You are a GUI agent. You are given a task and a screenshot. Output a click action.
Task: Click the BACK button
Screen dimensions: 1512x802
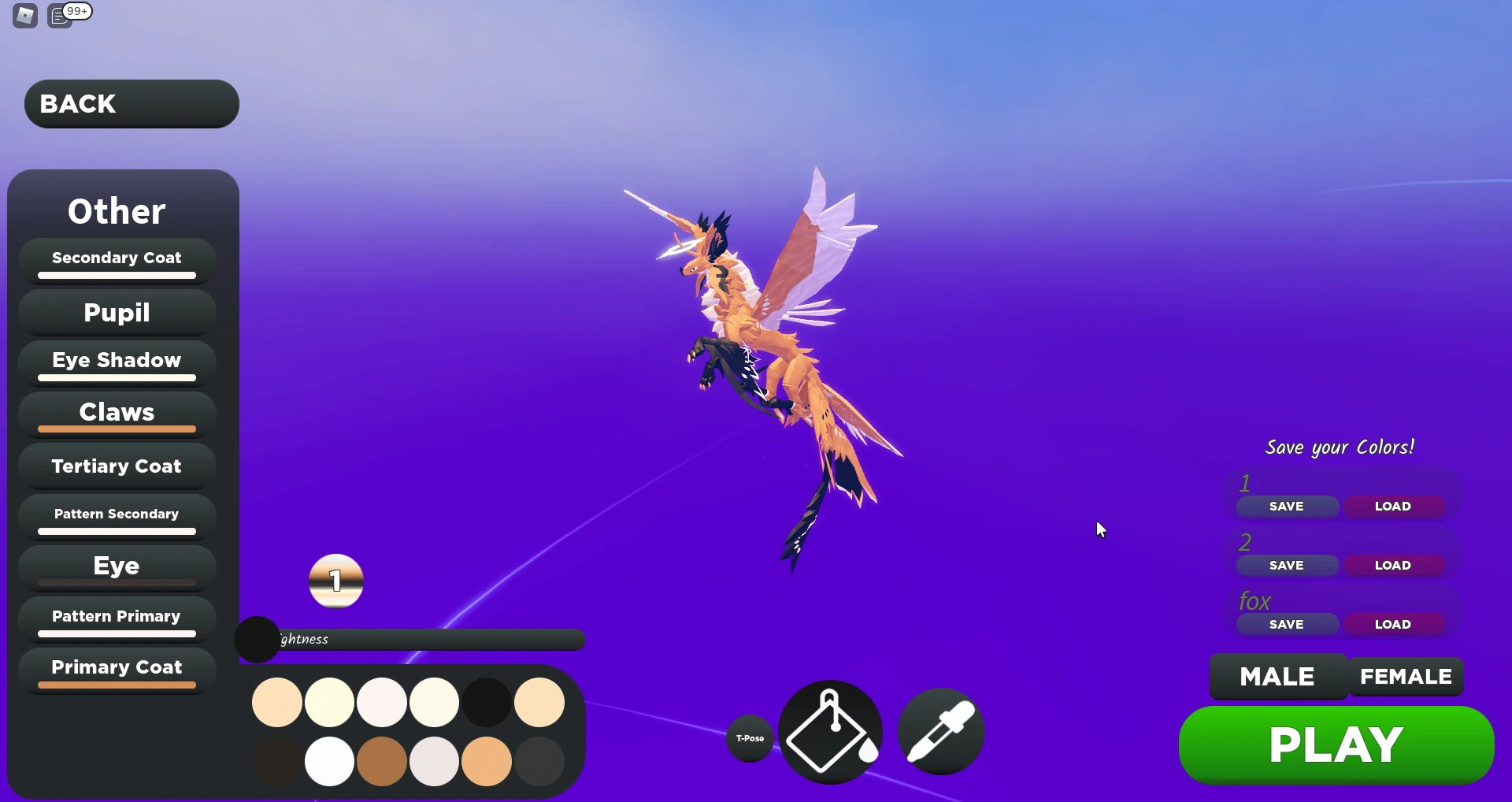[x=130, y=103]
